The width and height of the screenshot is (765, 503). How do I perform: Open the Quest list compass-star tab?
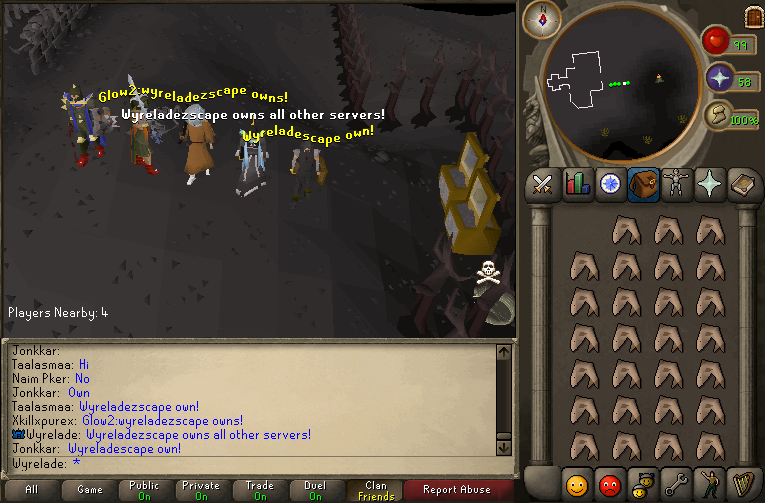point(609,184)
